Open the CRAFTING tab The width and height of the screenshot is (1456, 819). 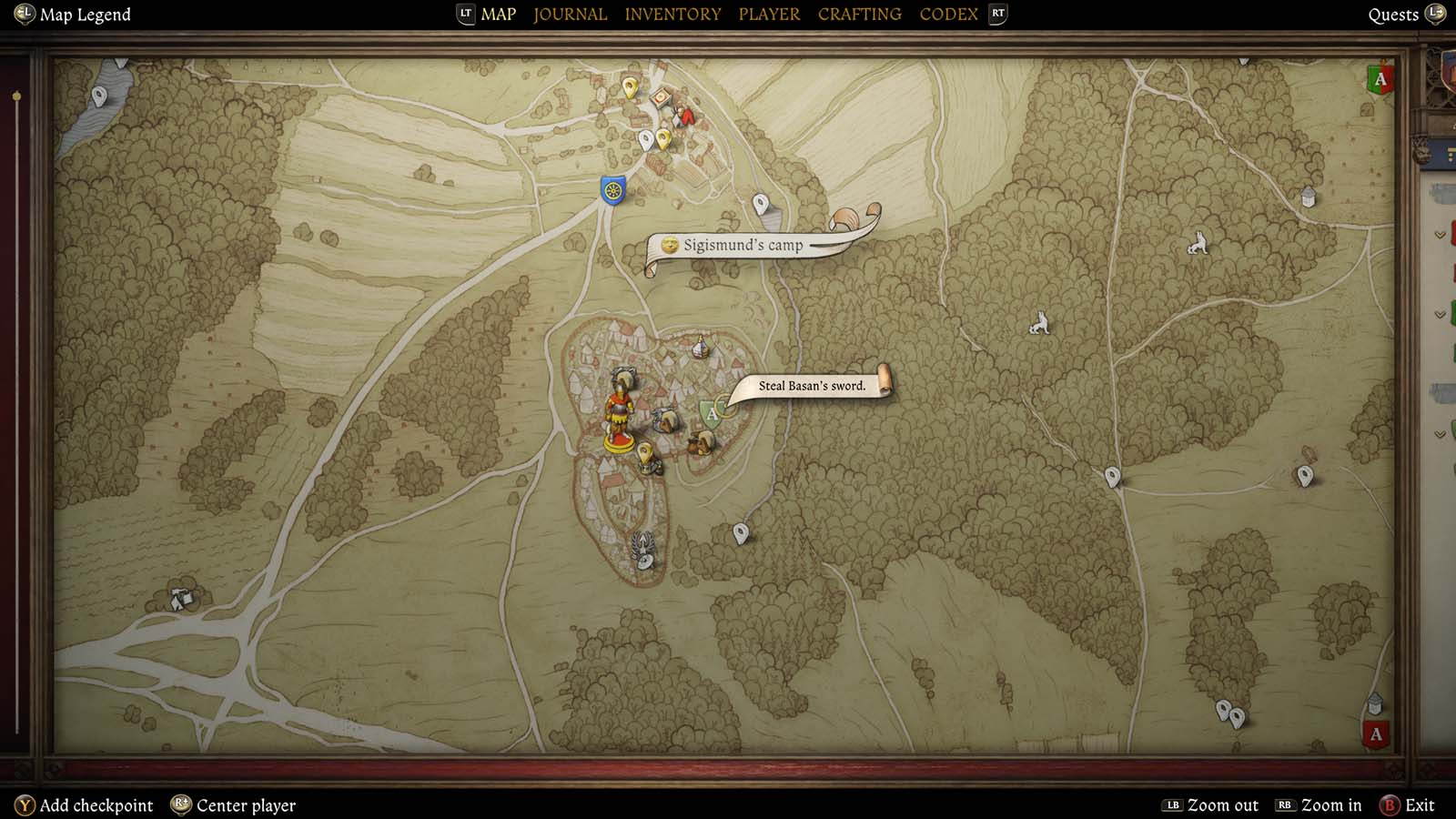tap(858, 14)
